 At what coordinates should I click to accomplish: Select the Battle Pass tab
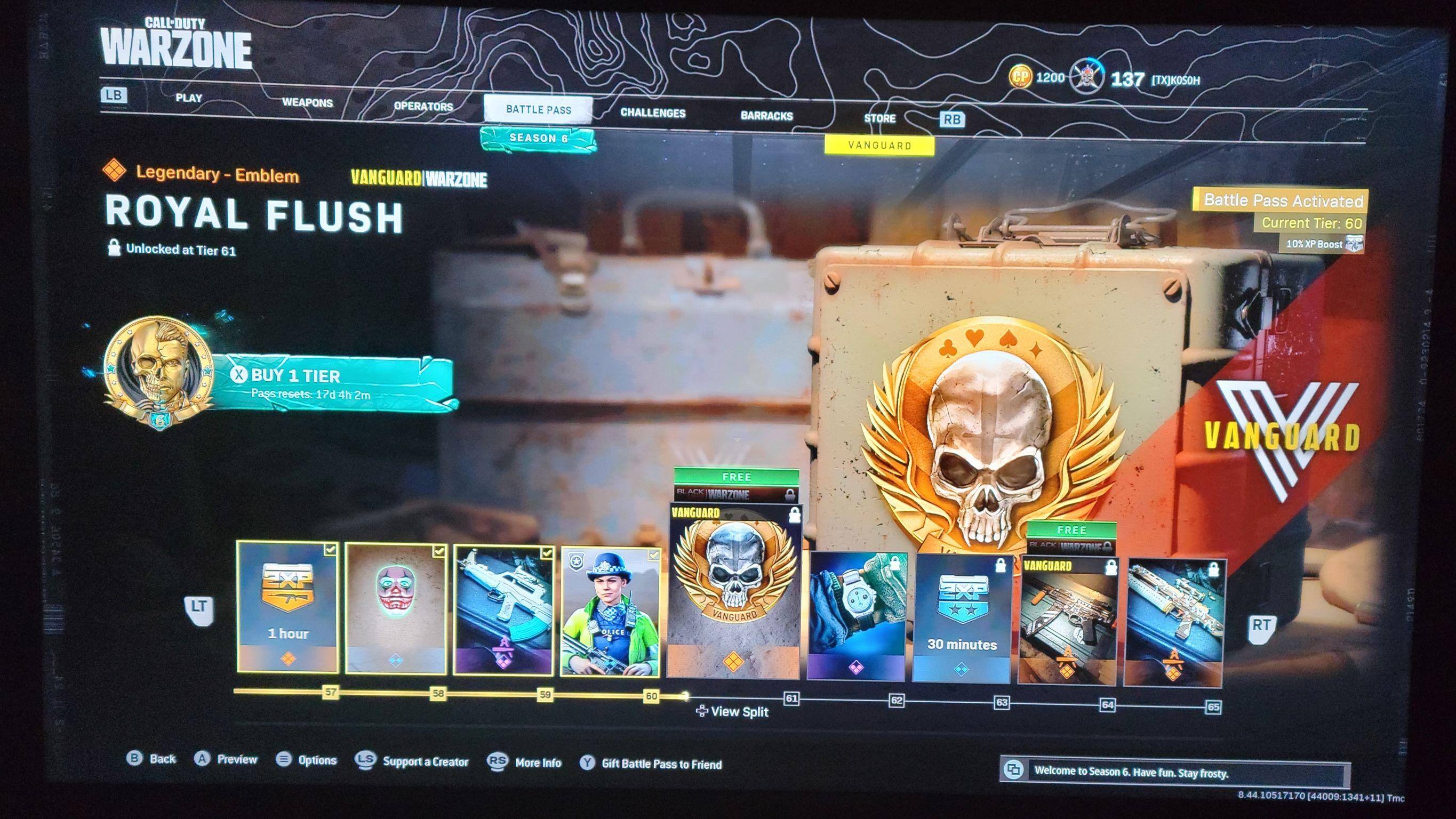point(538,110)
